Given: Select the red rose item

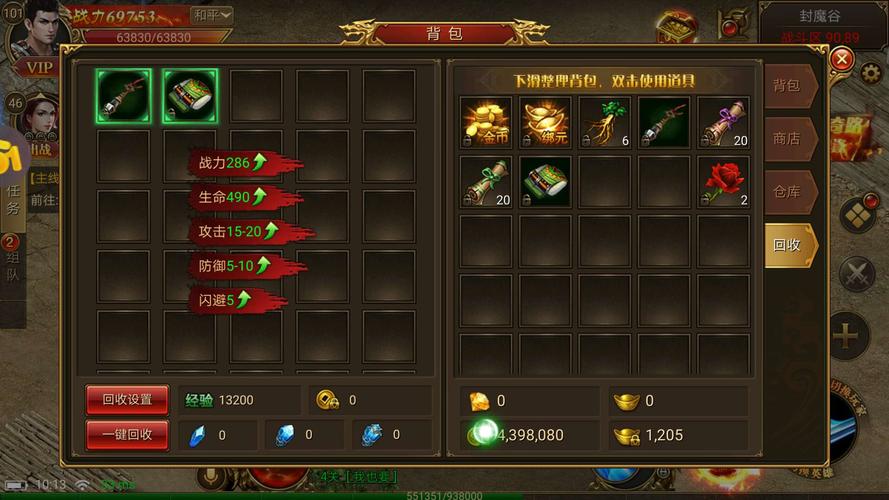Looking at the screenshot, I should [x=723, y=182].
